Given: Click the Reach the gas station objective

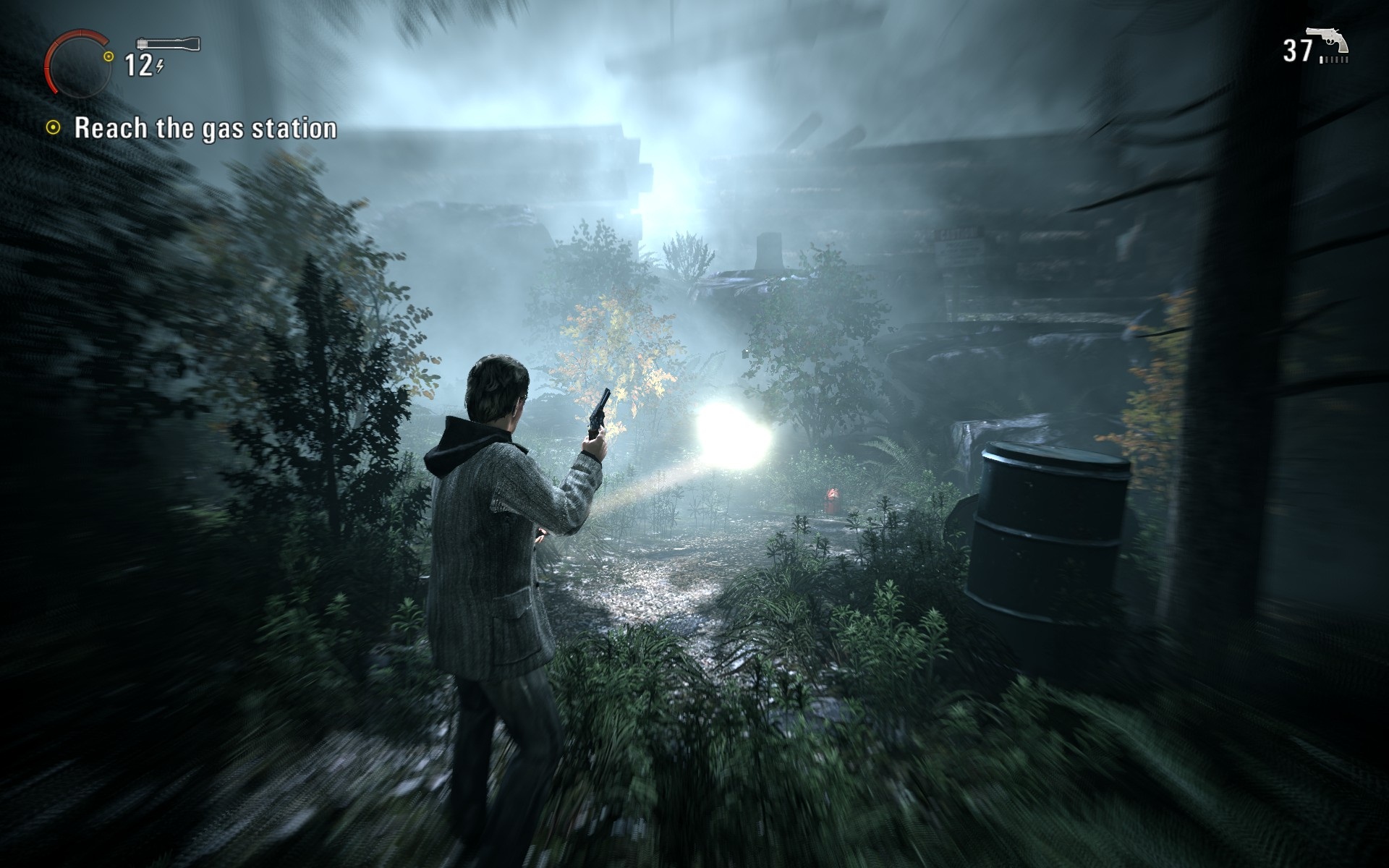Looking at the screenshot, I should pyautogui.click(x=205, y=128).
